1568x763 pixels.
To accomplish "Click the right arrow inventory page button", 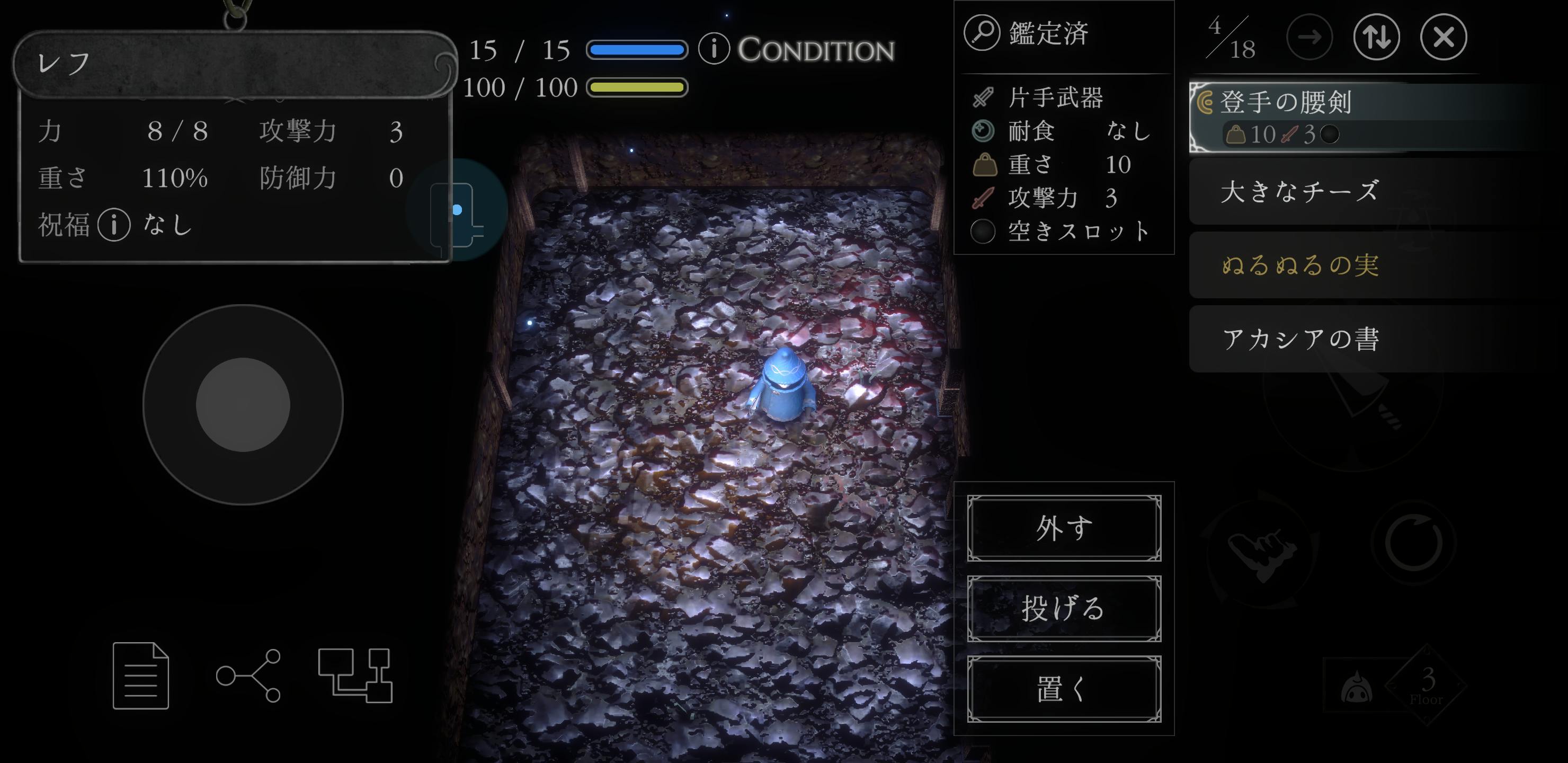I will 1308,37.
